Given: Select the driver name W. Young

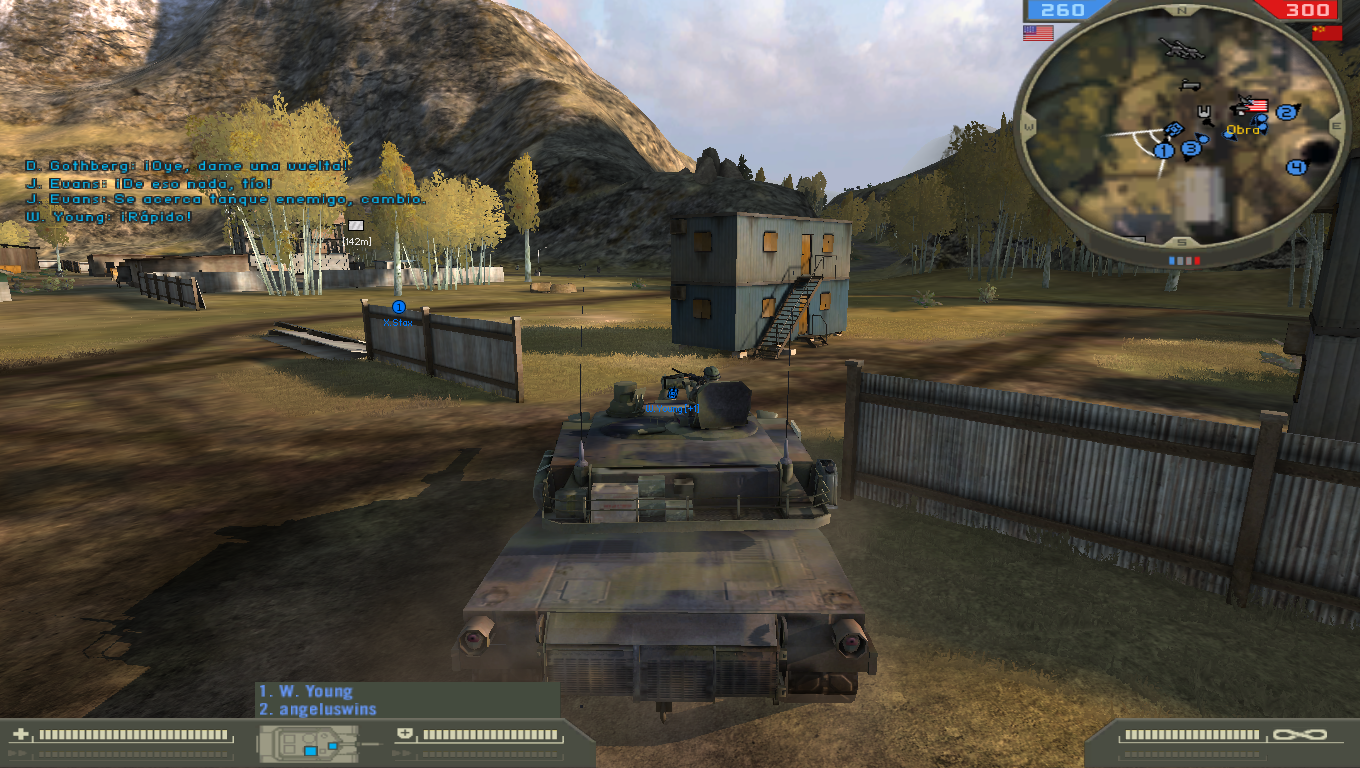Looking at the screenshot, I should [305, 691].
